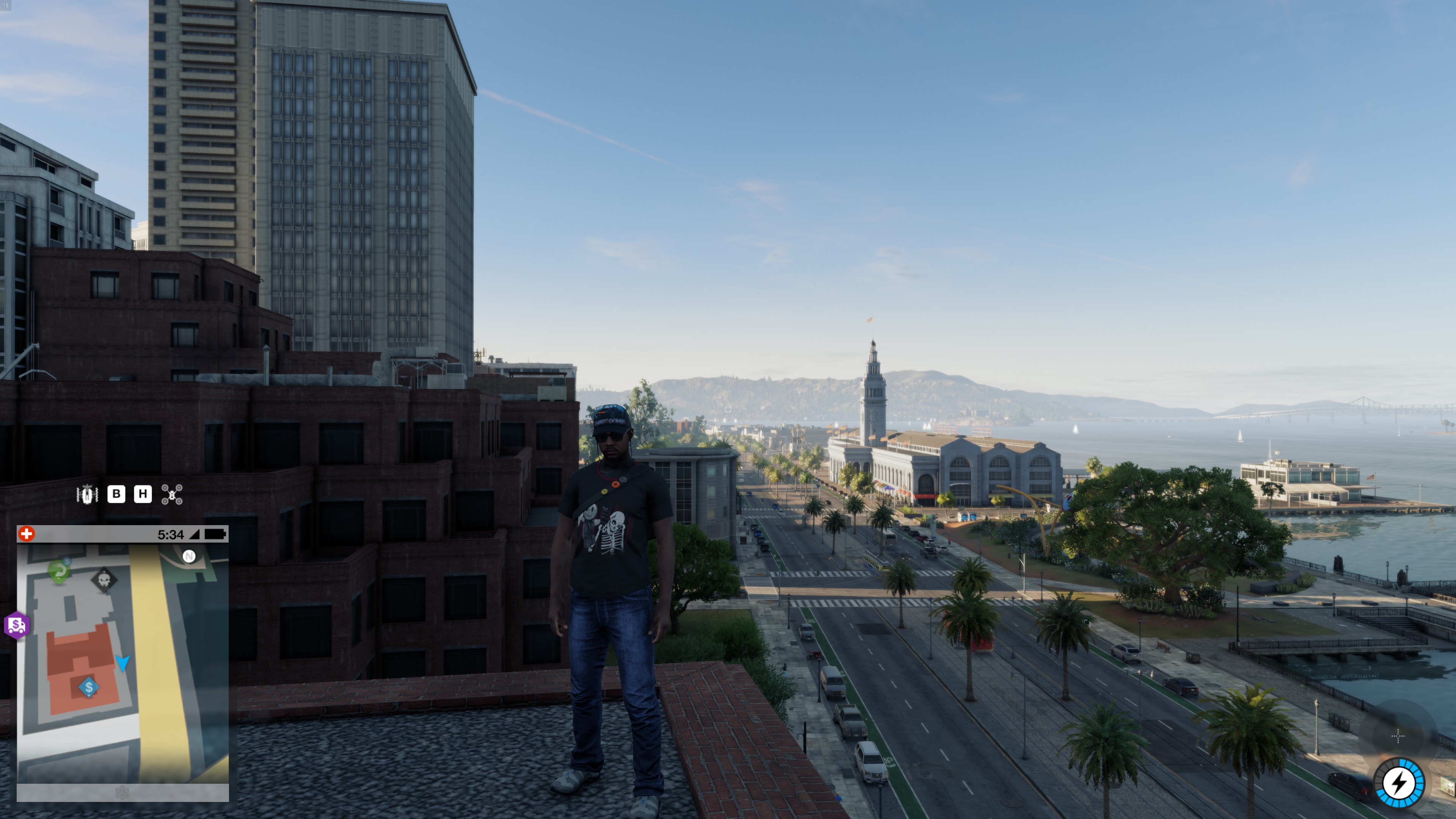Click the north compass indicator on minimap

tap(189, 557)
